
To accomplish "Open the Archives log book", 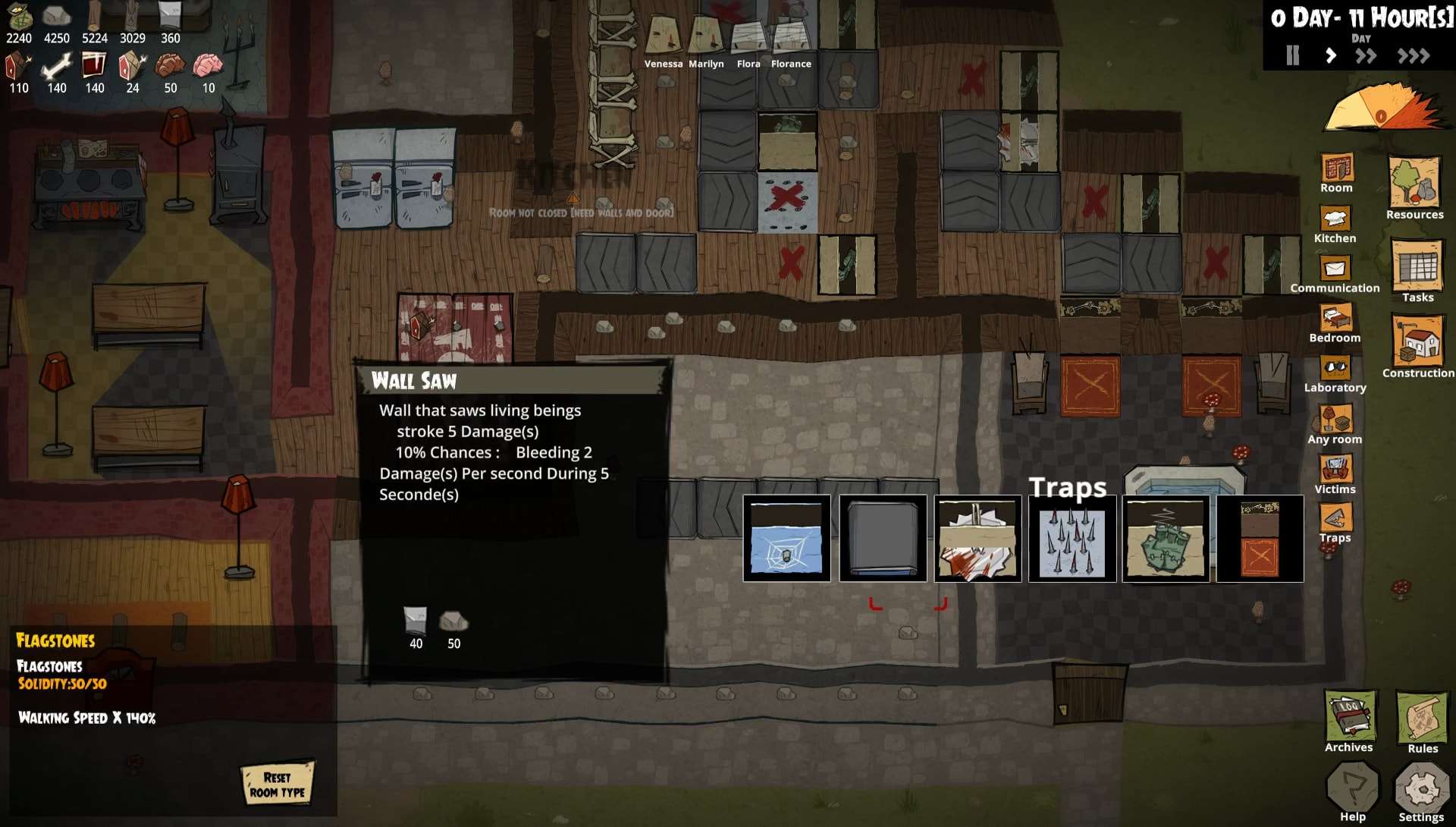I will pos(1349,721).
